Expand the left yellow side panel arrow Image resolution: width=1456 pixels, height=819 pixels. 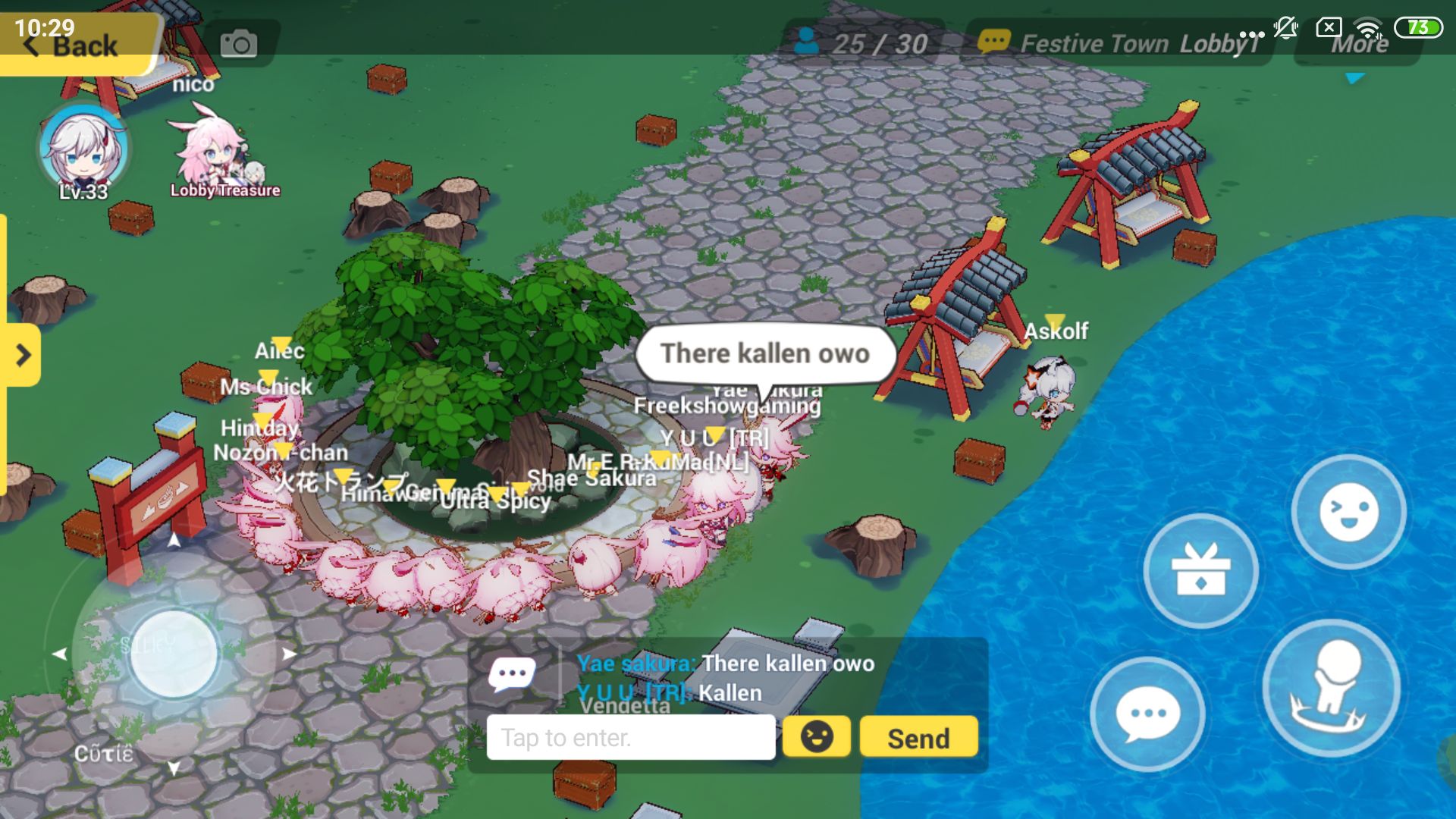coord(23,355)
